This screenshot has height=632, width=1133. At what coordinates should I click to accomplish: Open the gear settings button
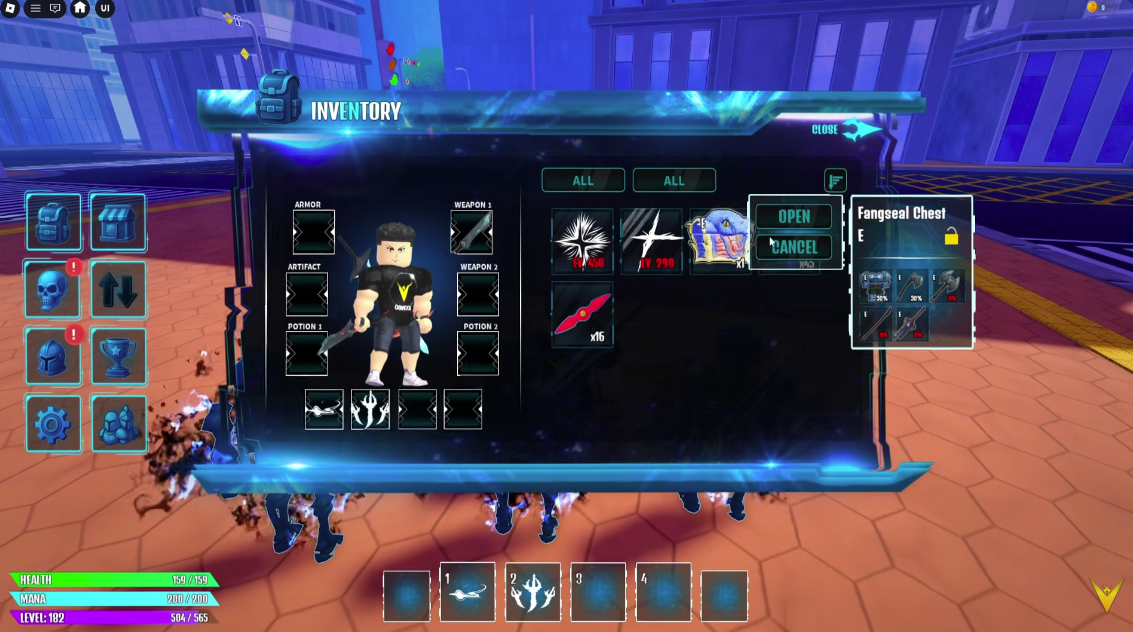click(54, 424)
